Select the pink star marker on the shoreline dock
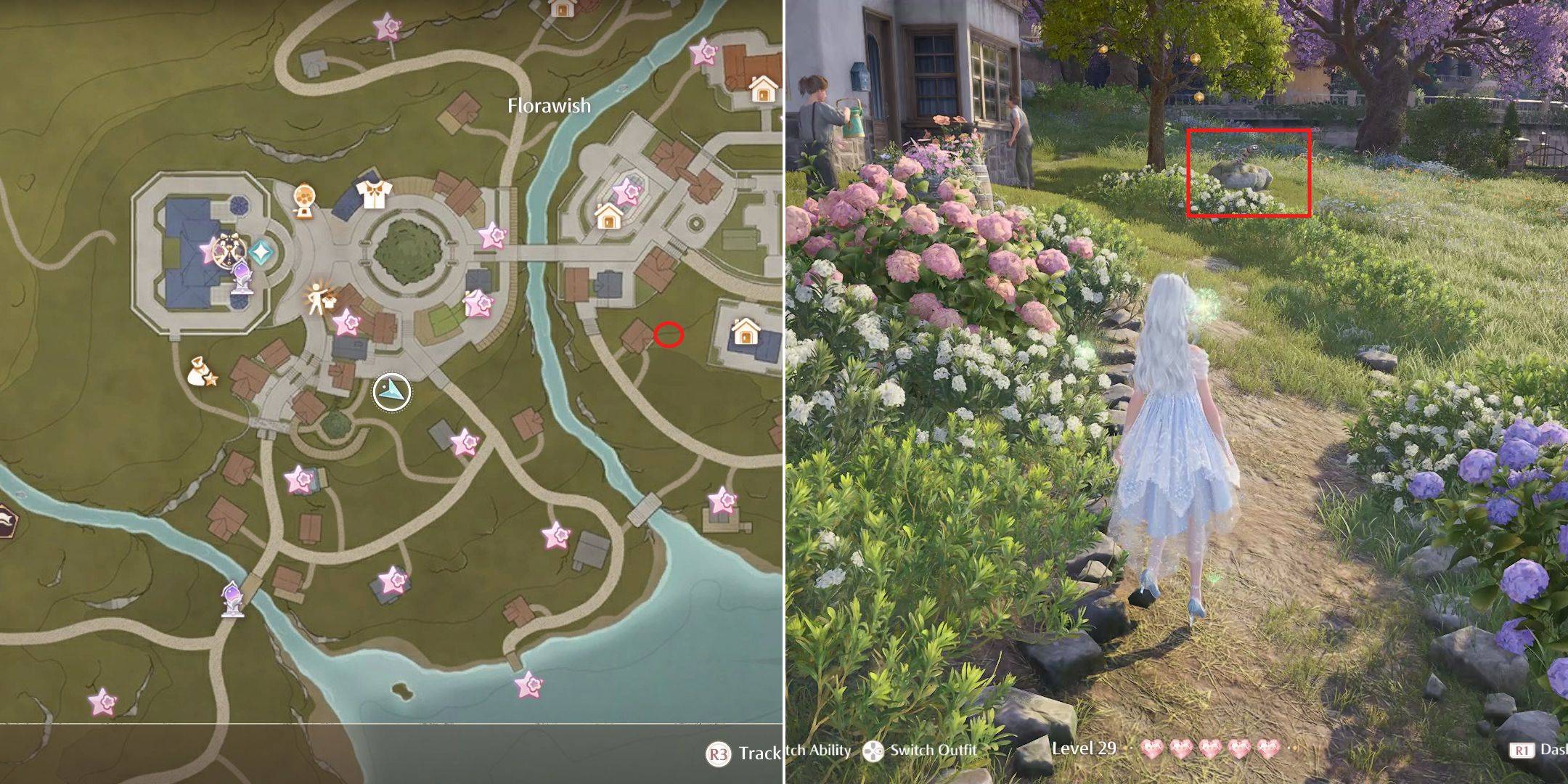The width and height of the screenshot is (1568, 784). pyautogui.click(x=528, y=683)
